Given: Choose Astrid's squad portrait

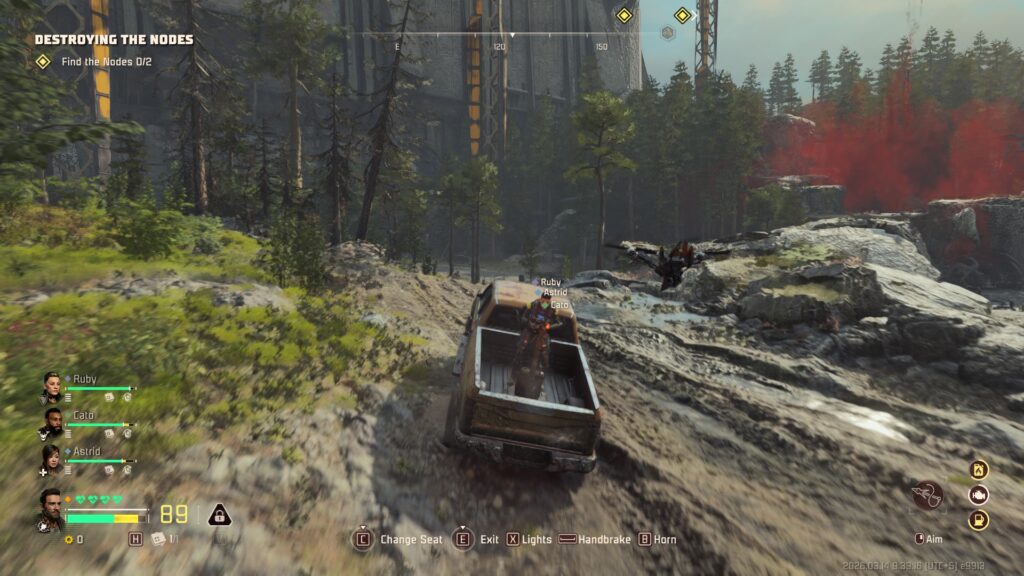Looking at the screenshot, I should coord(51,459).
